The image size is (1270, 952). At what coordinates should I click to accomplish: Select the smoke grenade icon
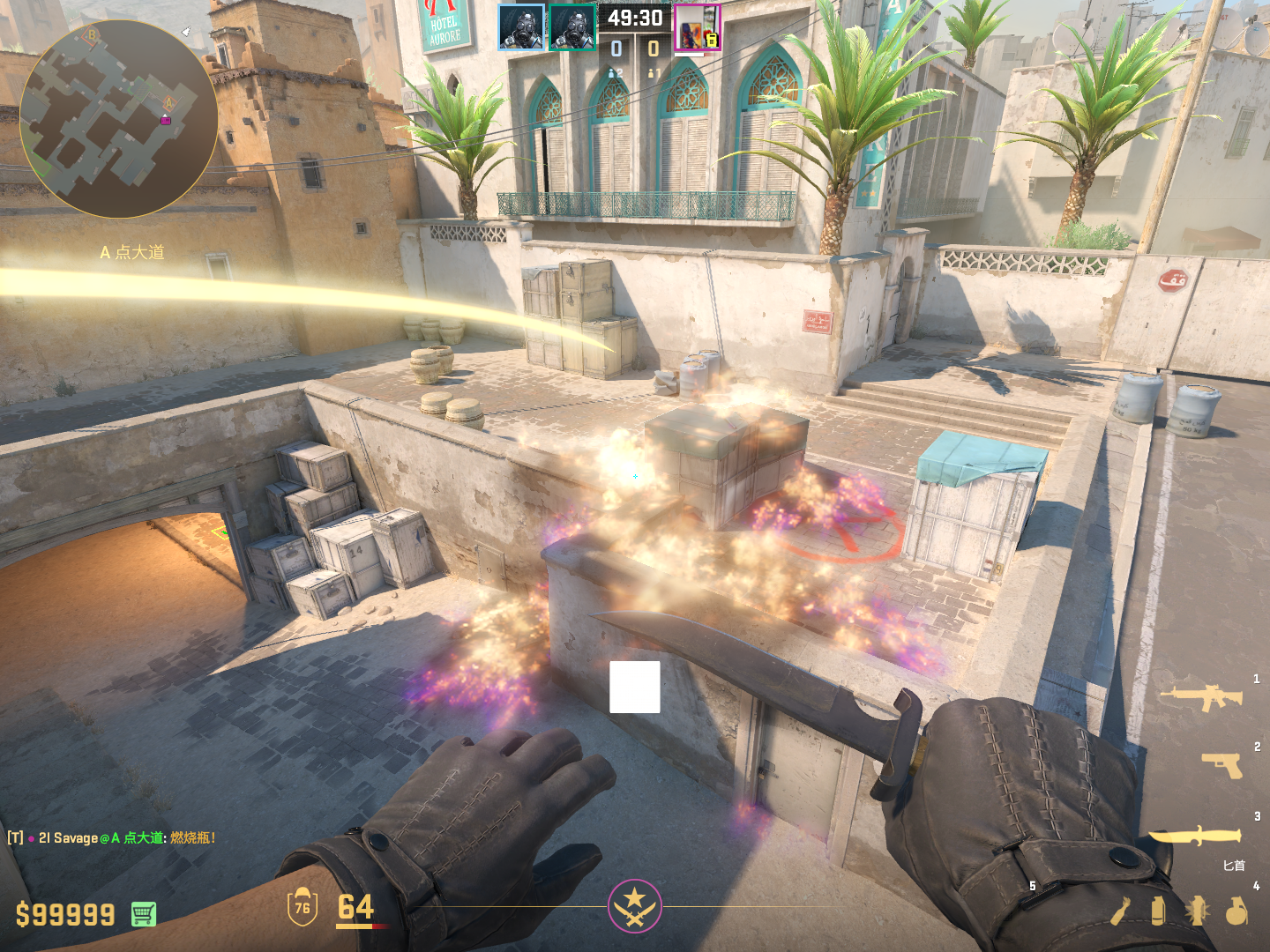pos(1158,911)
